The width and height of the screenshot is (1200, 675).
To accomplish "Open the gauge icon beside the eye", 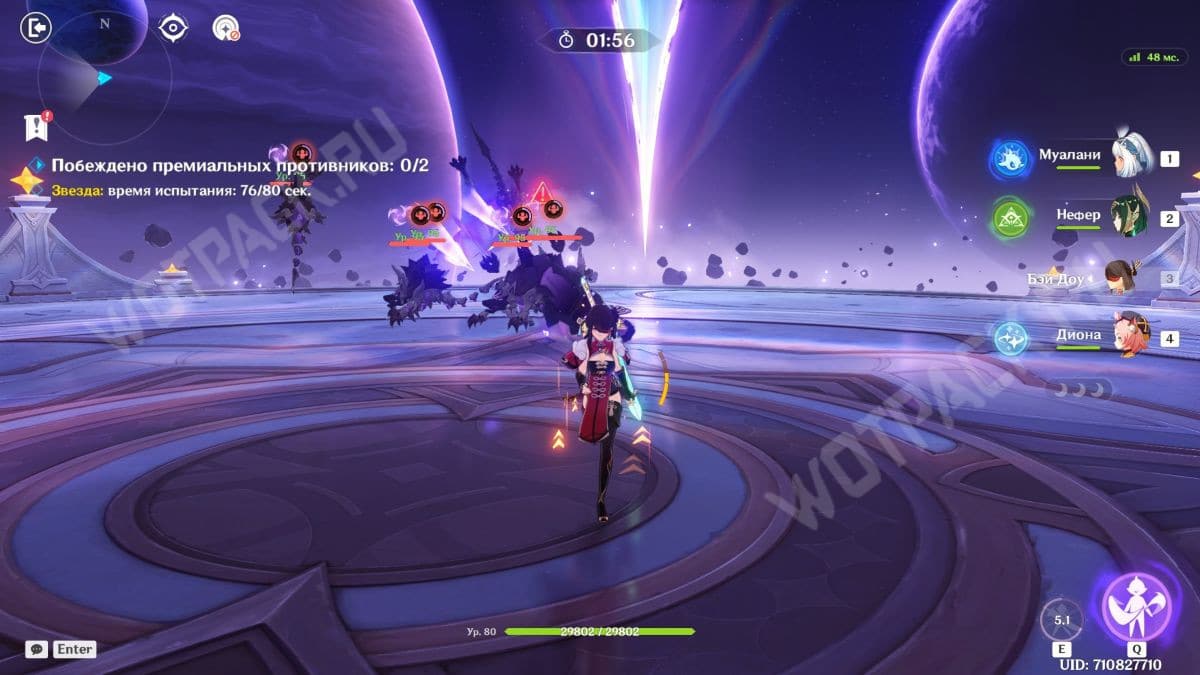I will pos(226,28).
